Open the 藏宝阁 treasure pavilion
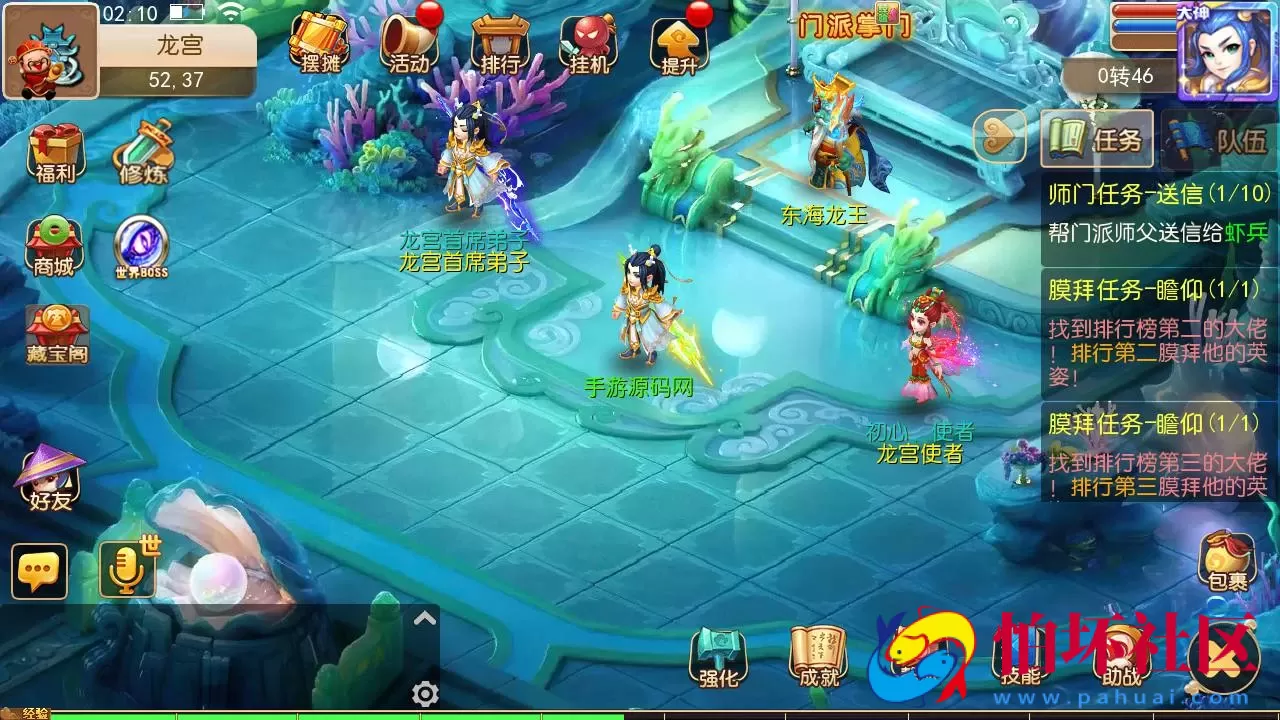This screenshot has height=720, width=1280. coord(55,325)
